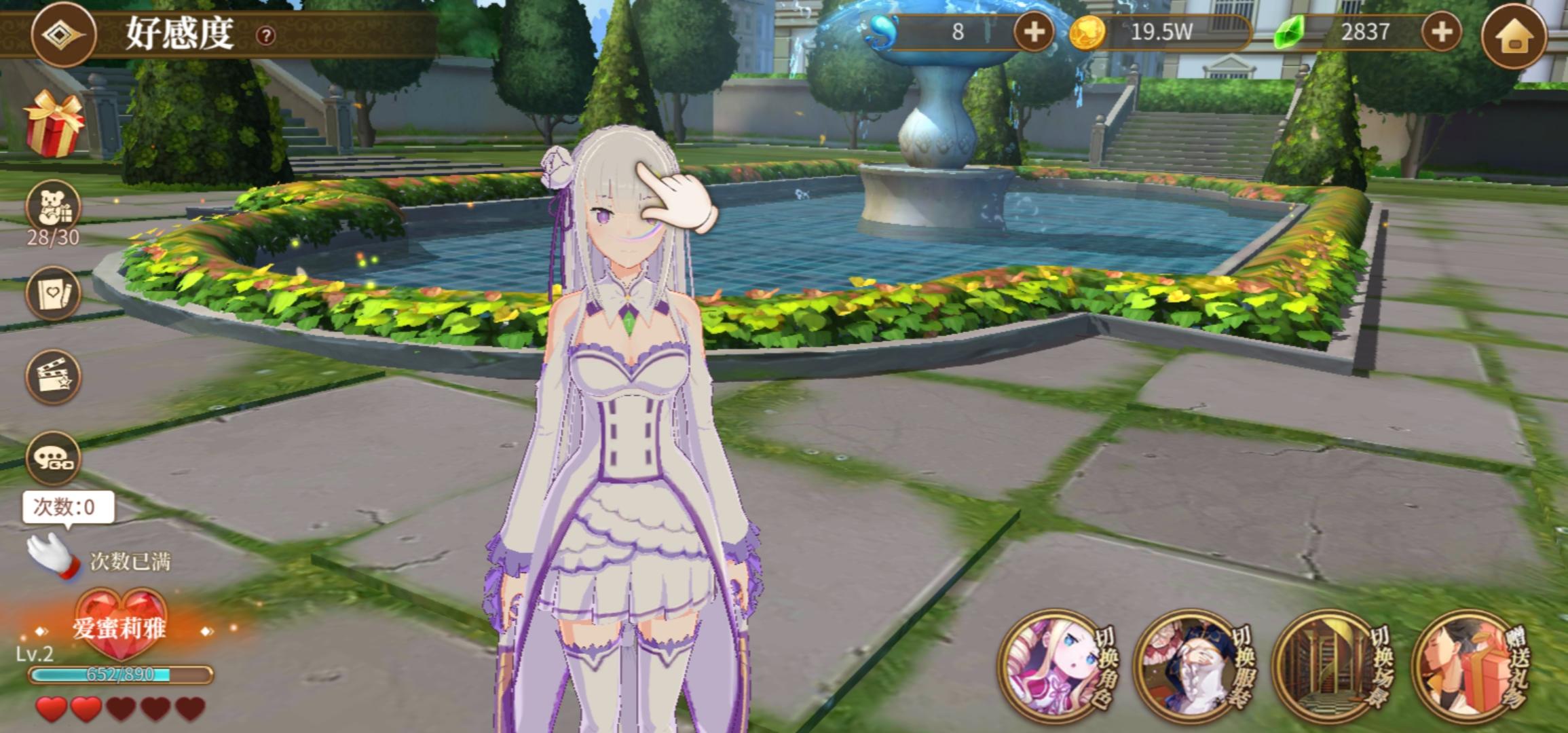Click the white glove touch icon
Image resolution: width=1568 pixels, height=733 pixels.
click(53, 557)
